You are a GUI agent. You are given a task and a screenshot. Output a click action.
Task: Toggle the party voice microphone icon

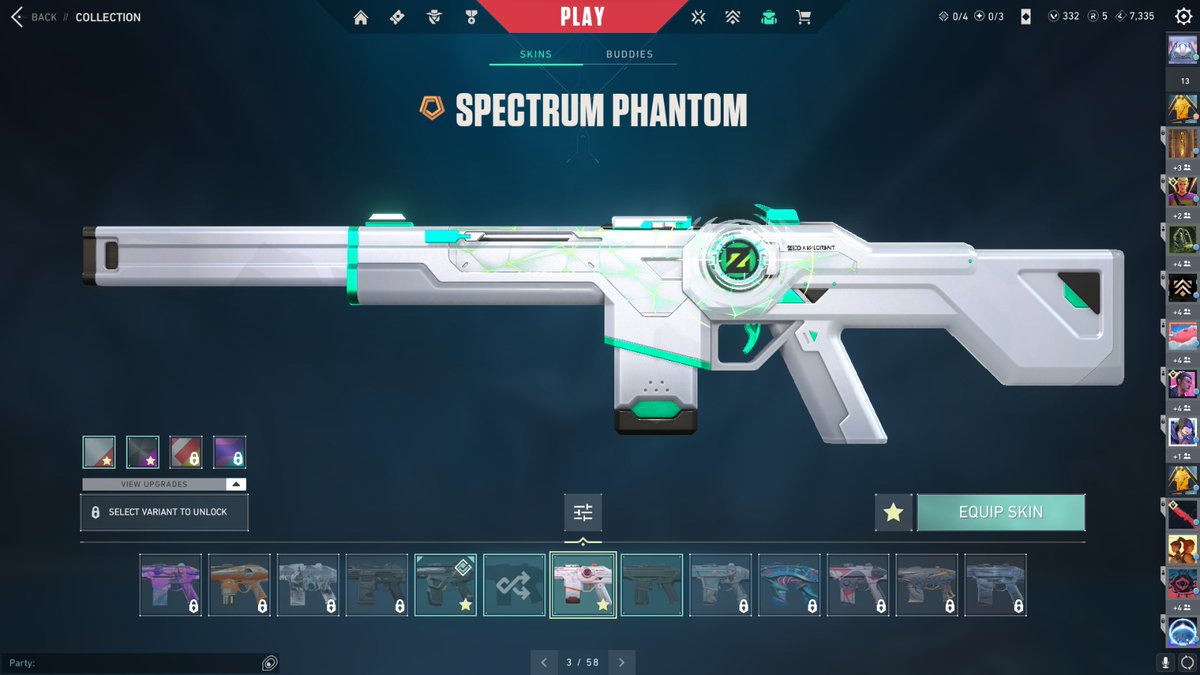coord(1165,662)
